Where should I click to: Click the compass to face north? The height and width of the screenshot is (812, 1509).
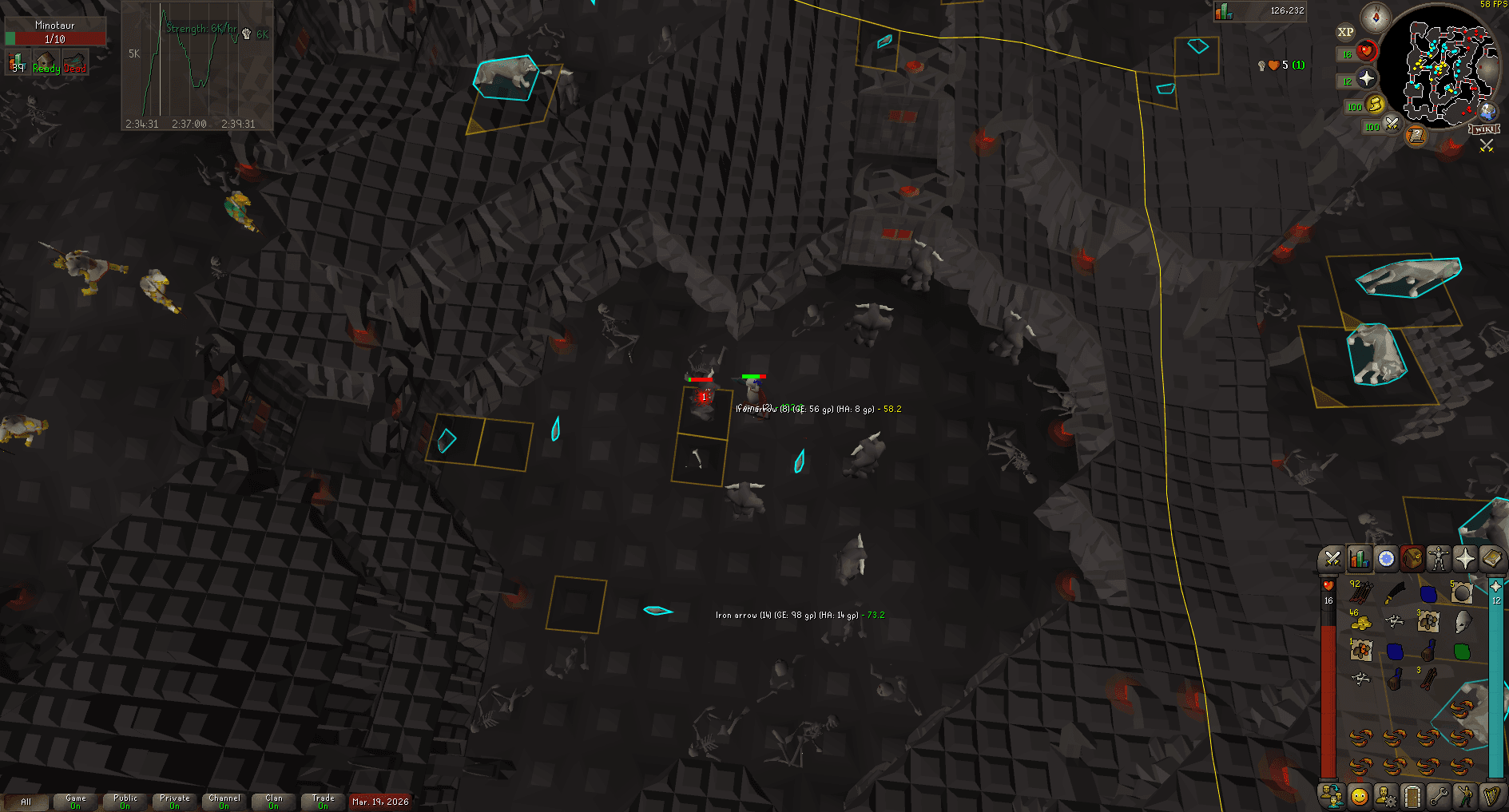coord(1376,18)
